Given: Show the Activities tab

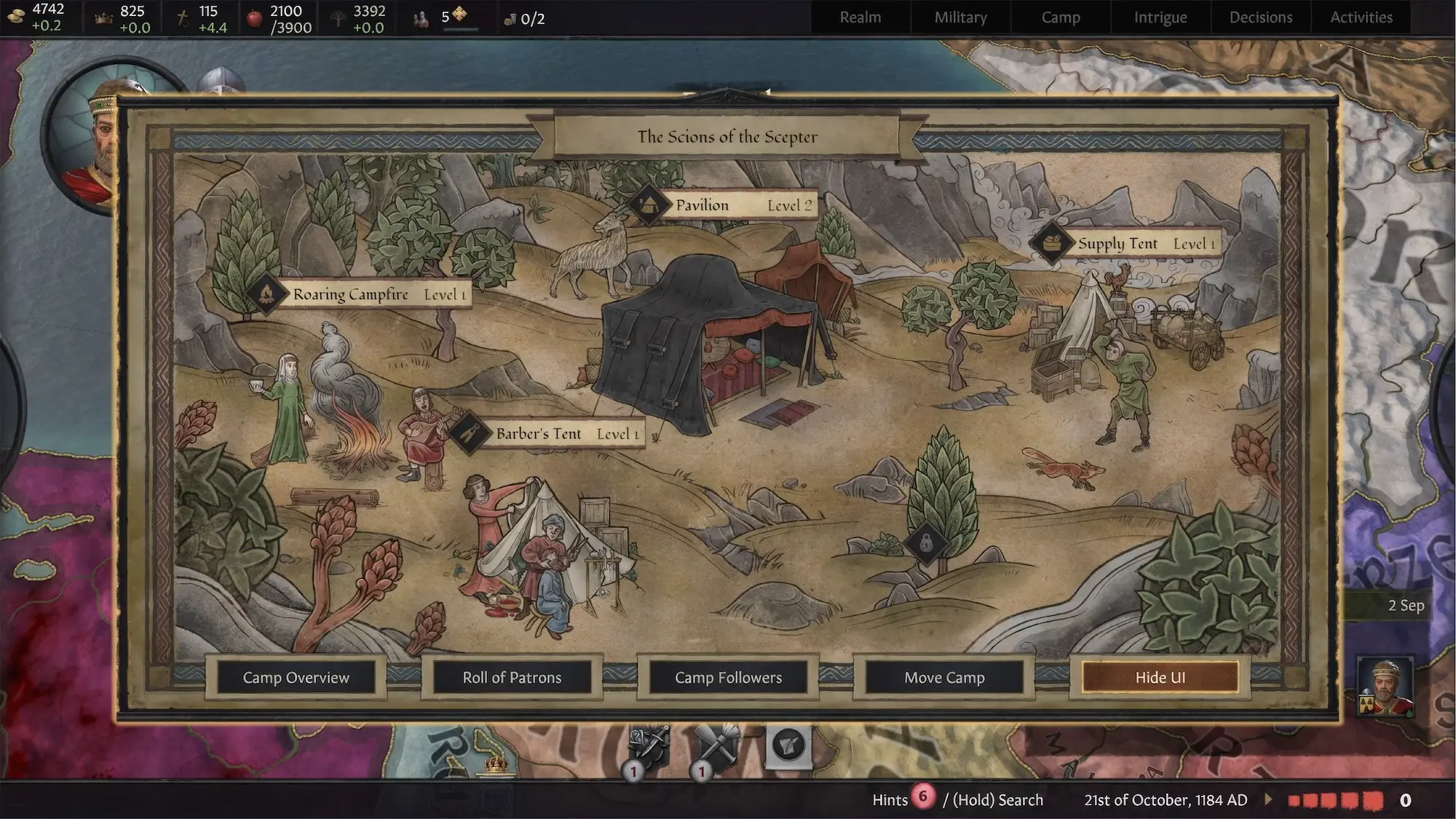Looking at the screenshot, I should click(1361, 17).
